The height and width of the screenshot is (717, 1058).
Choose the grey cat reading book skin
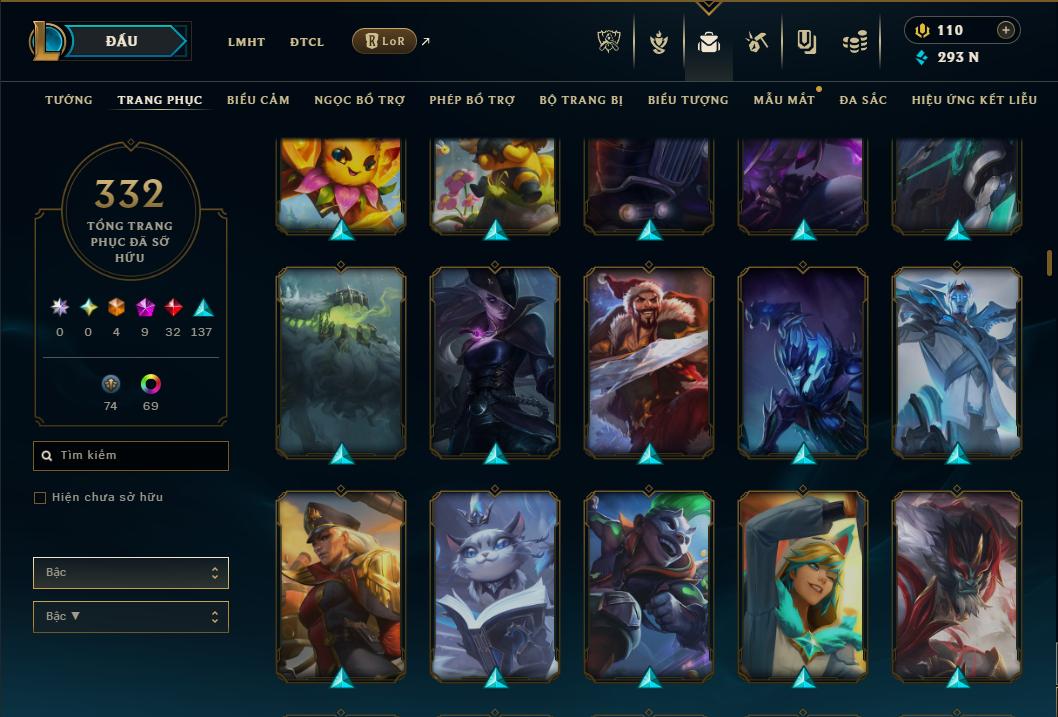pos(495,584)
